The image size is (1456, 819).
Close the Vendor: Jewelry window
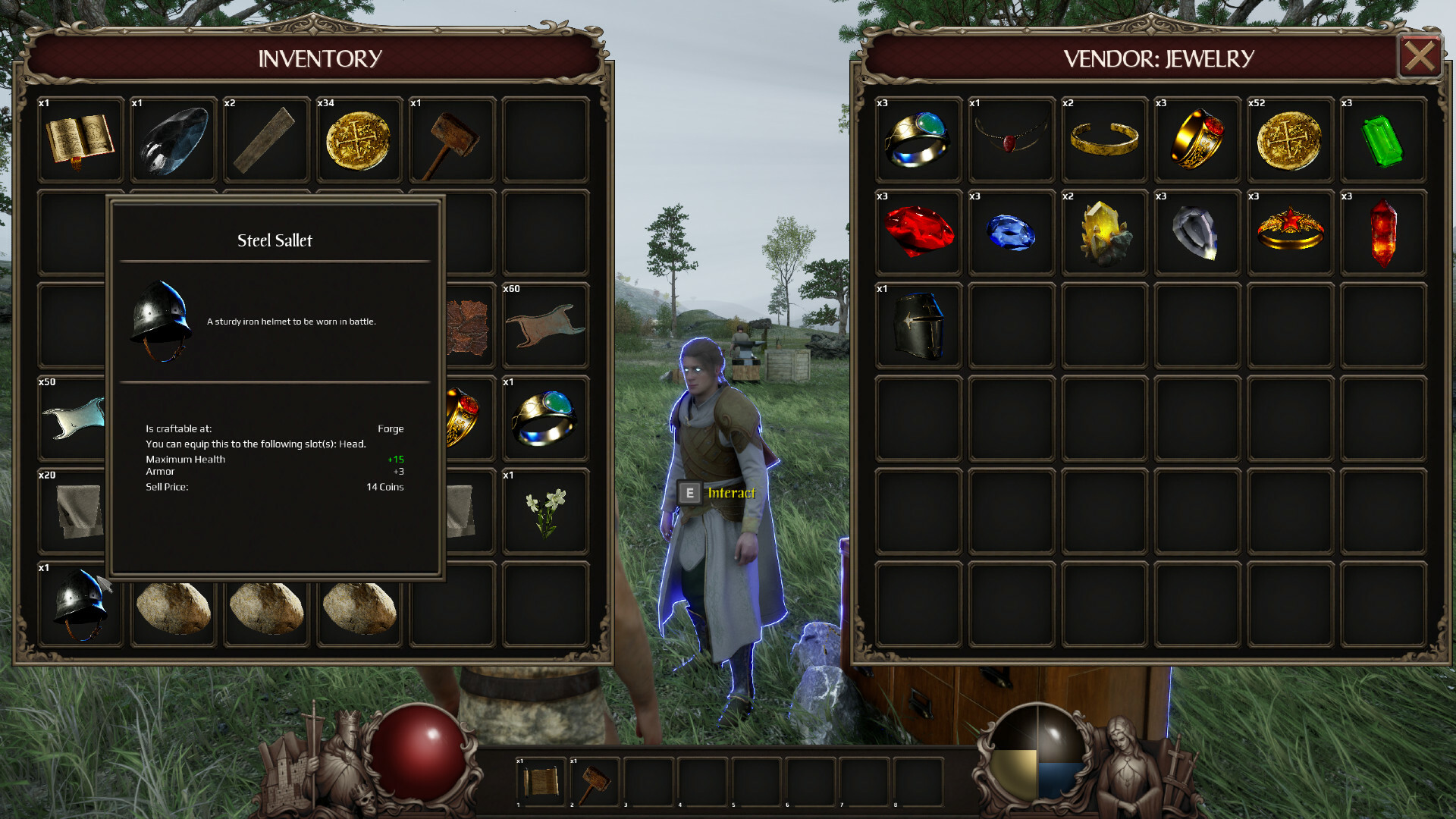tap(1420, 55)
